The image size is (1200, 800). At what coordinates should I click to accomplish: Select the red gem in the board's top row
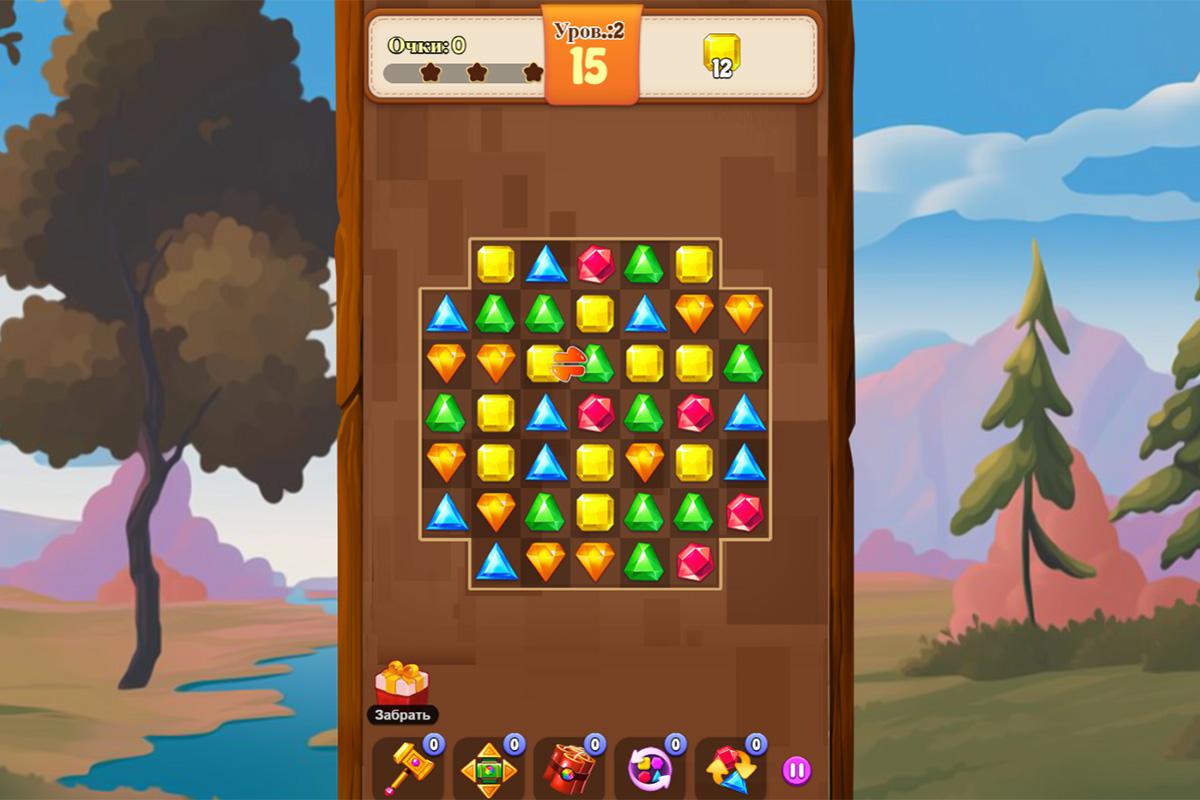click(x=595, y=264)
